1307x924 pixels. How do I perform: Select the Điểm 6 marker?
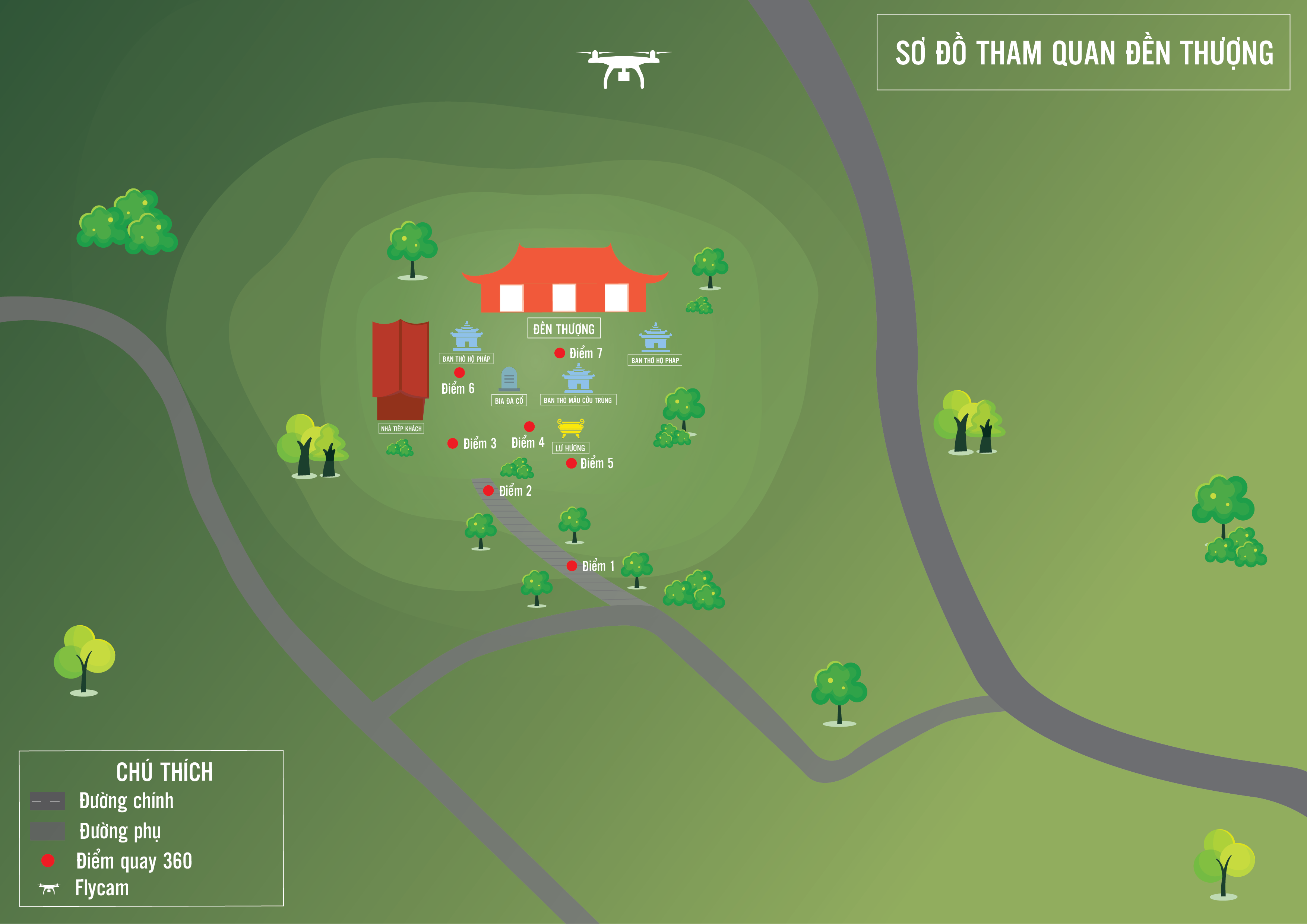coord(459,373)
